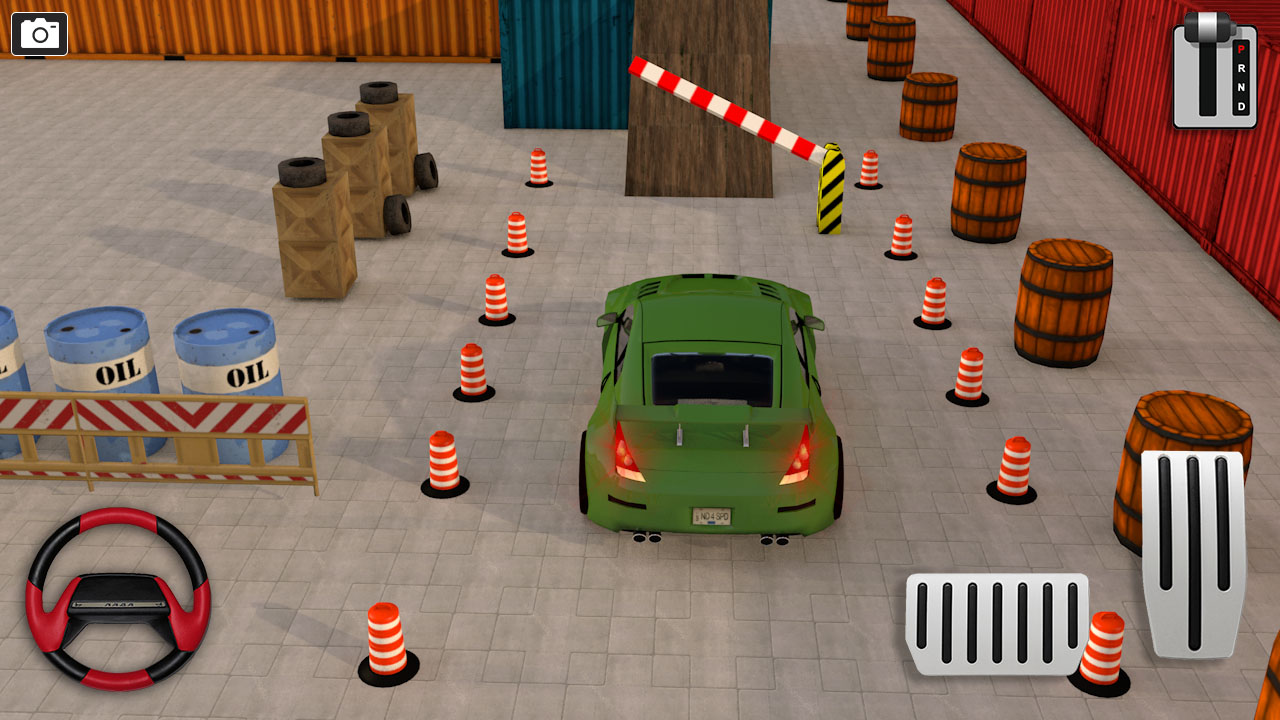Shift into Reverse (R)
The image size is (1280, 720).
coord(1242,68)
